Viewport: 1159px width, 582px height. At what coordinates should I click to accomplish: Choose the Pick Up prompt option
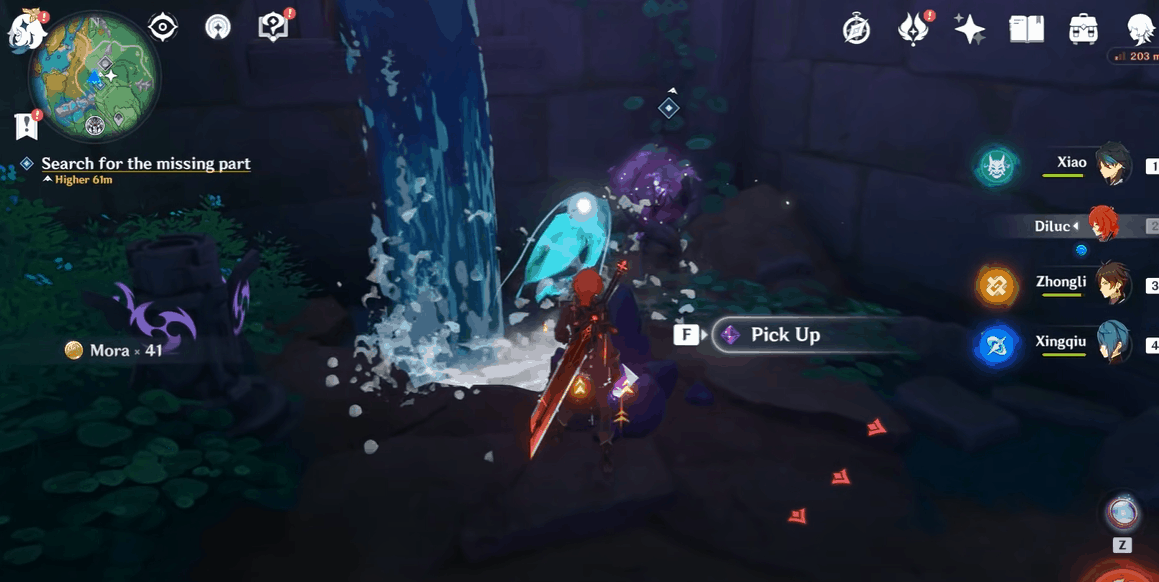point(785,335)
